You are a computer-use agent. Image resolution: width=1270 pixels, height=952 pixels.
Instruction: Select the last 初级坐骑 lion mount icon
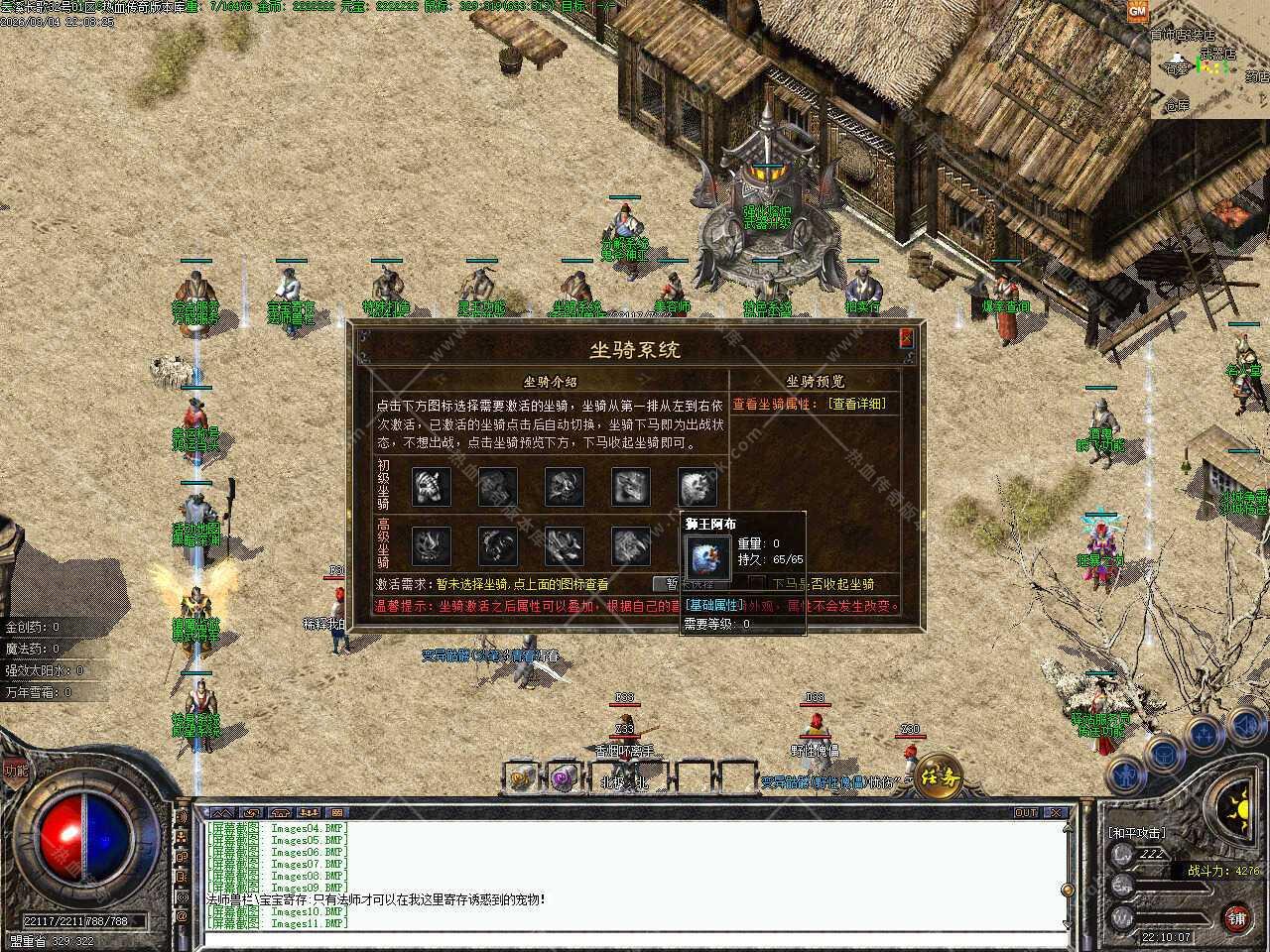click(697, 486)
